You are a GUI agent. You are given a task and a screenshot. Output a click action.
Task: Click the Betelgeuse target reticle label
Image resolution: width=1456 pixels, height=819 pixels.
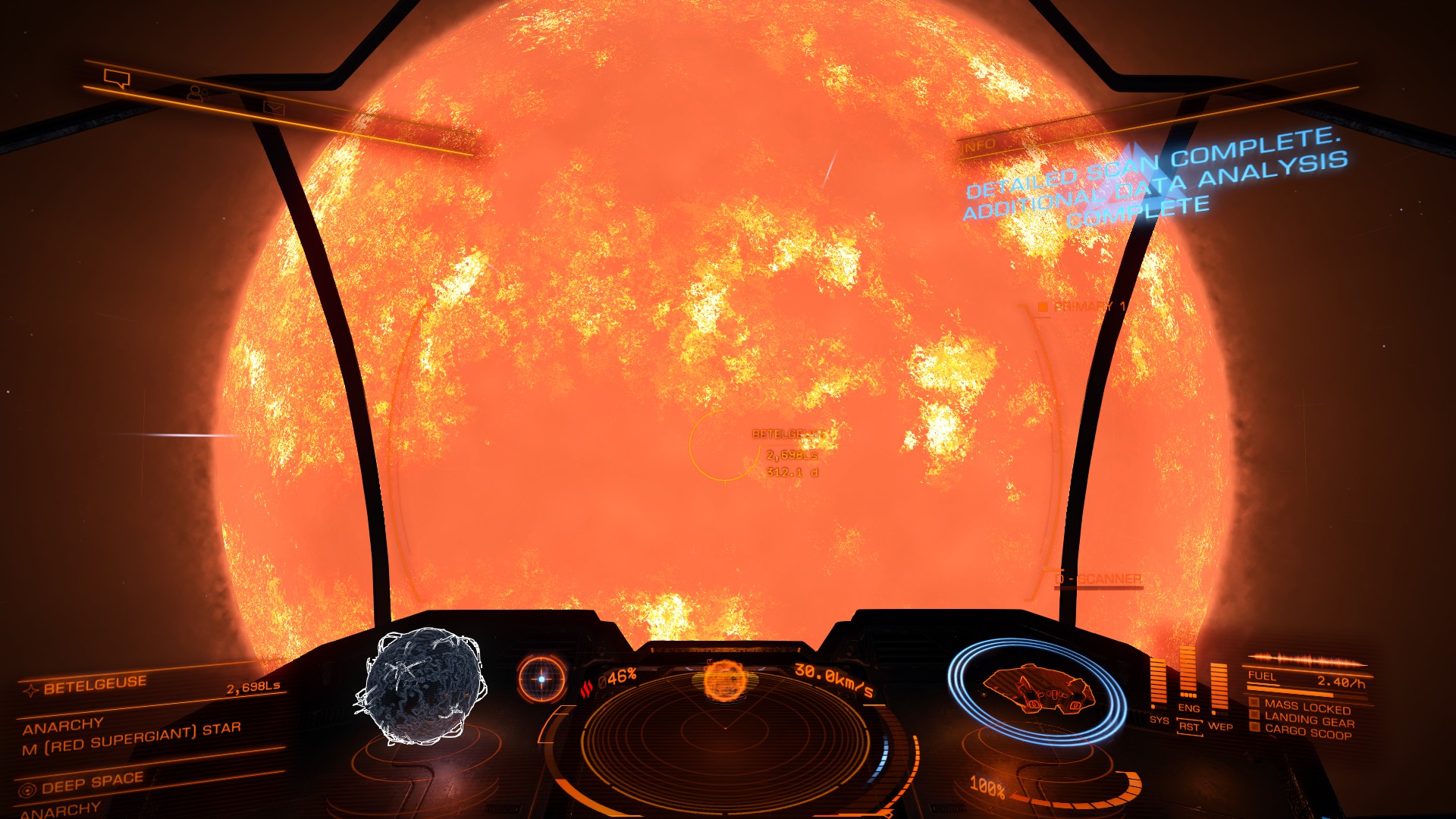[x=788, y=435]
